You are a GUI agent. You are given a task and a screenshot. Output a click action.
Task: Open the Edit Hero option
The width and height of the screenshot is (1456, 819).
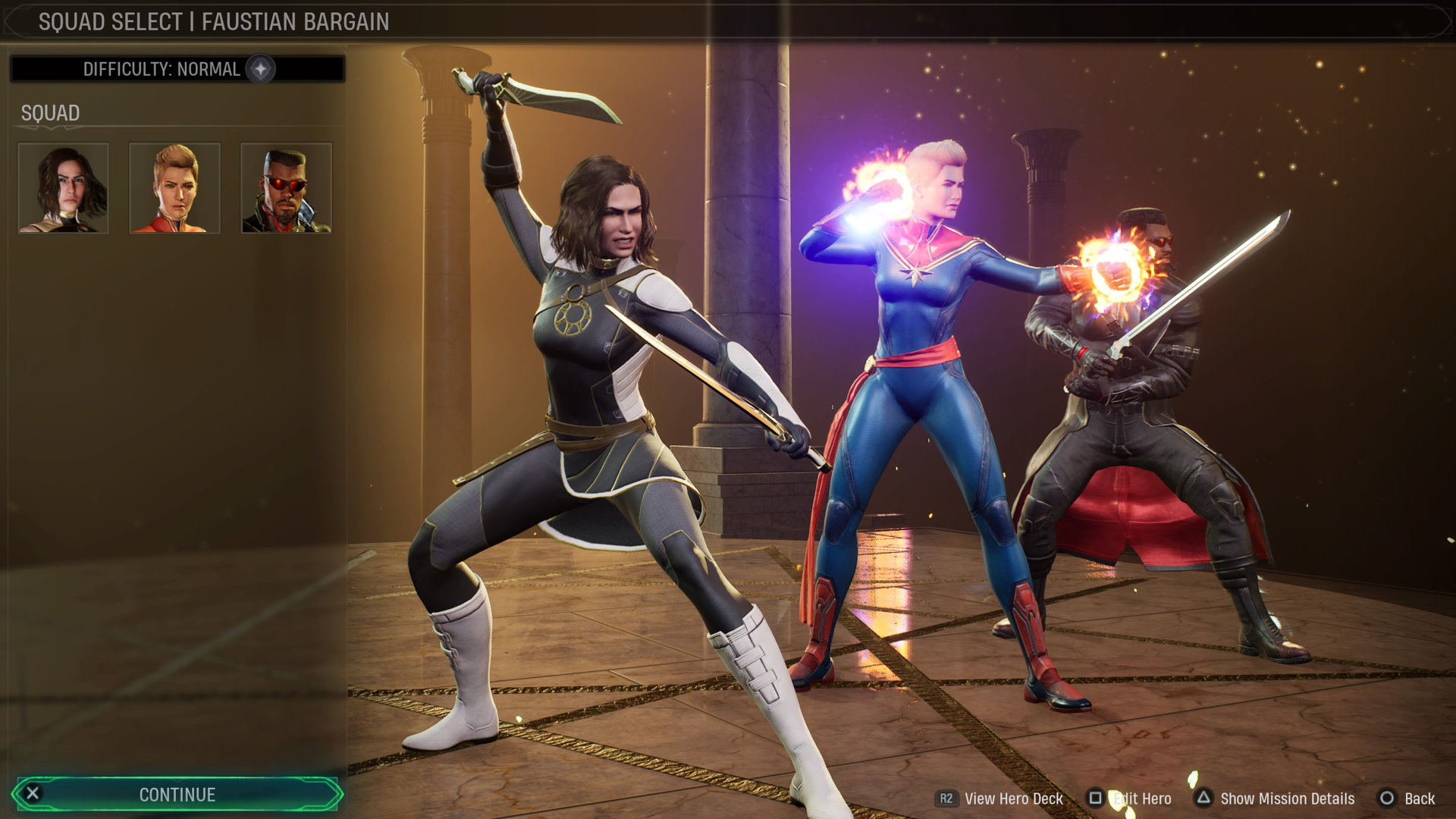point(1130,799)
